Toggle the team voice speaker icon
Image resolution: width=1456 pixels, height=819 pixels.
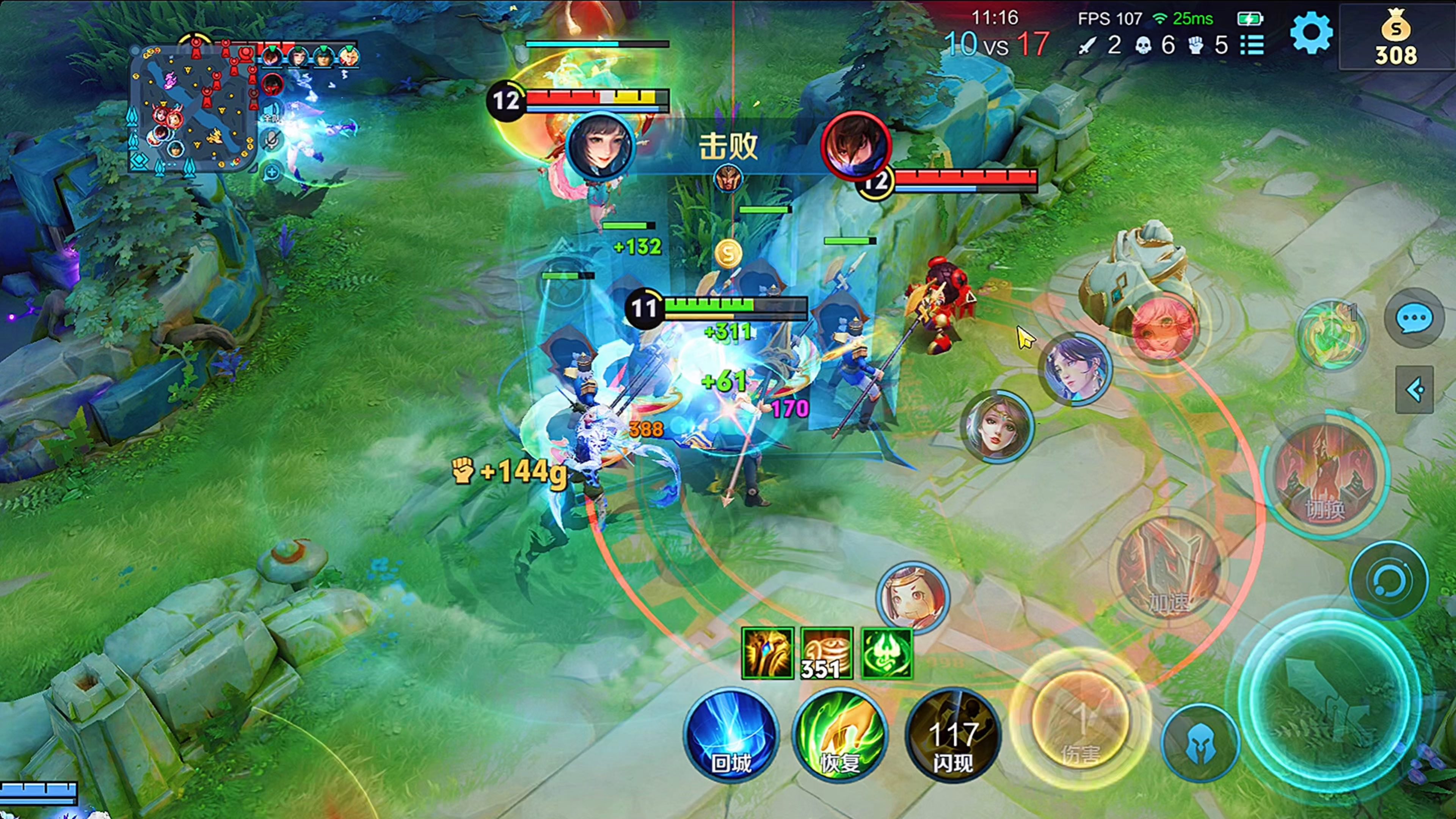[x=272, y=111]
